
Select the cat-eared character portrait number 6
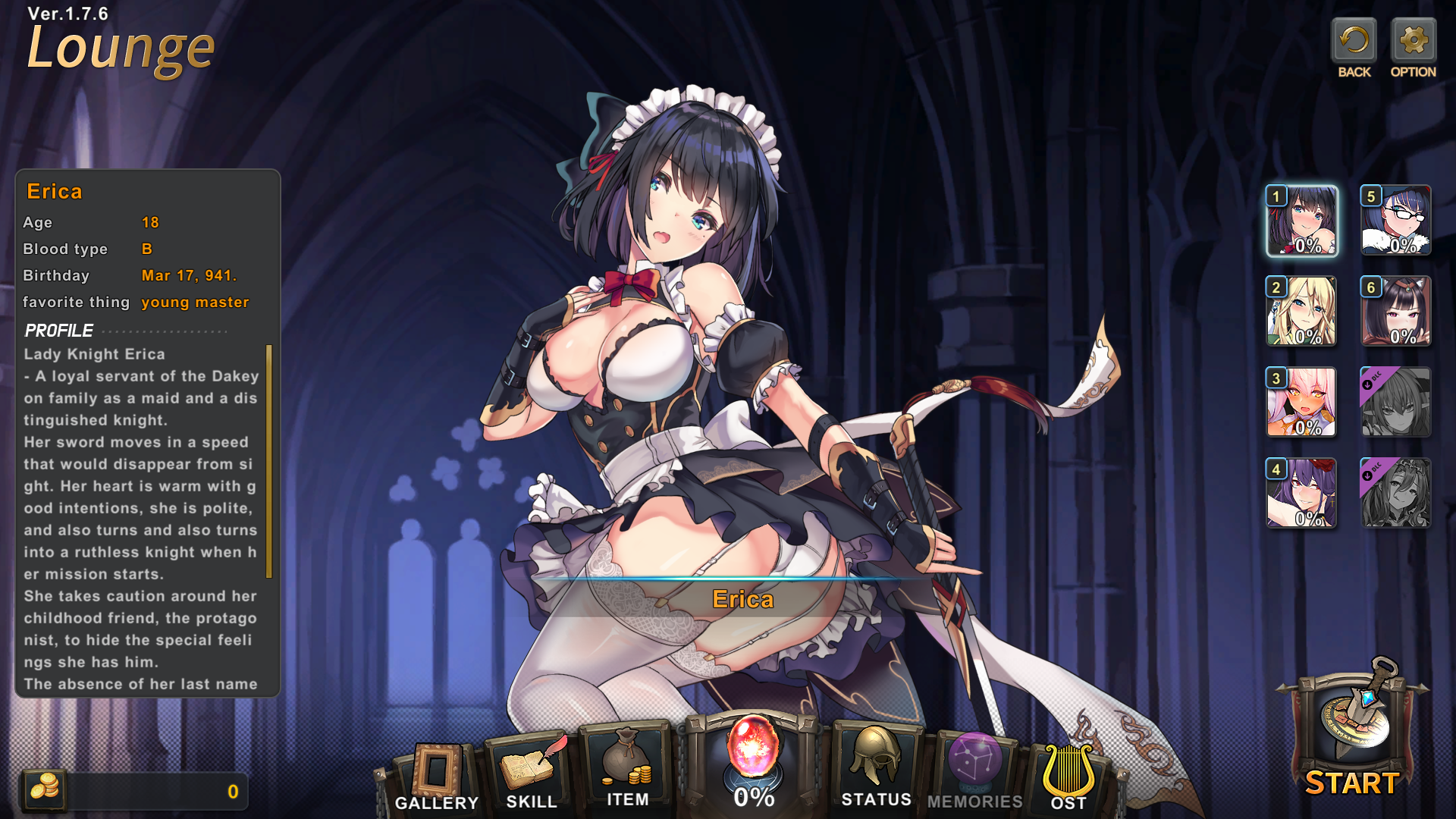point(1396,311)
